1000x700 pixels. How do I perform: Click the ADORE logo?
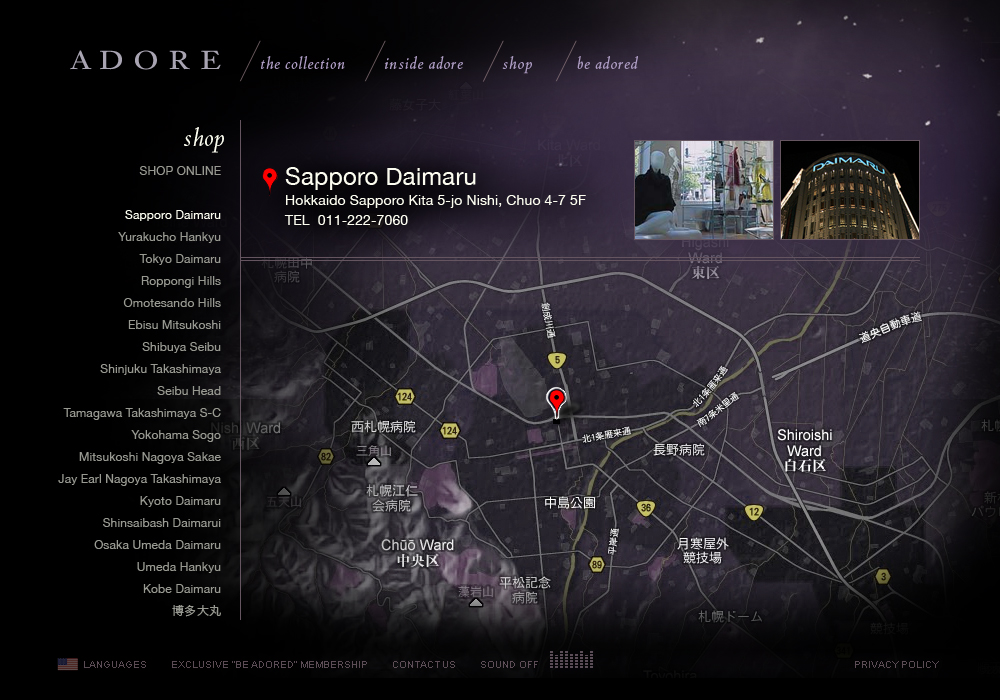point(146,60)
